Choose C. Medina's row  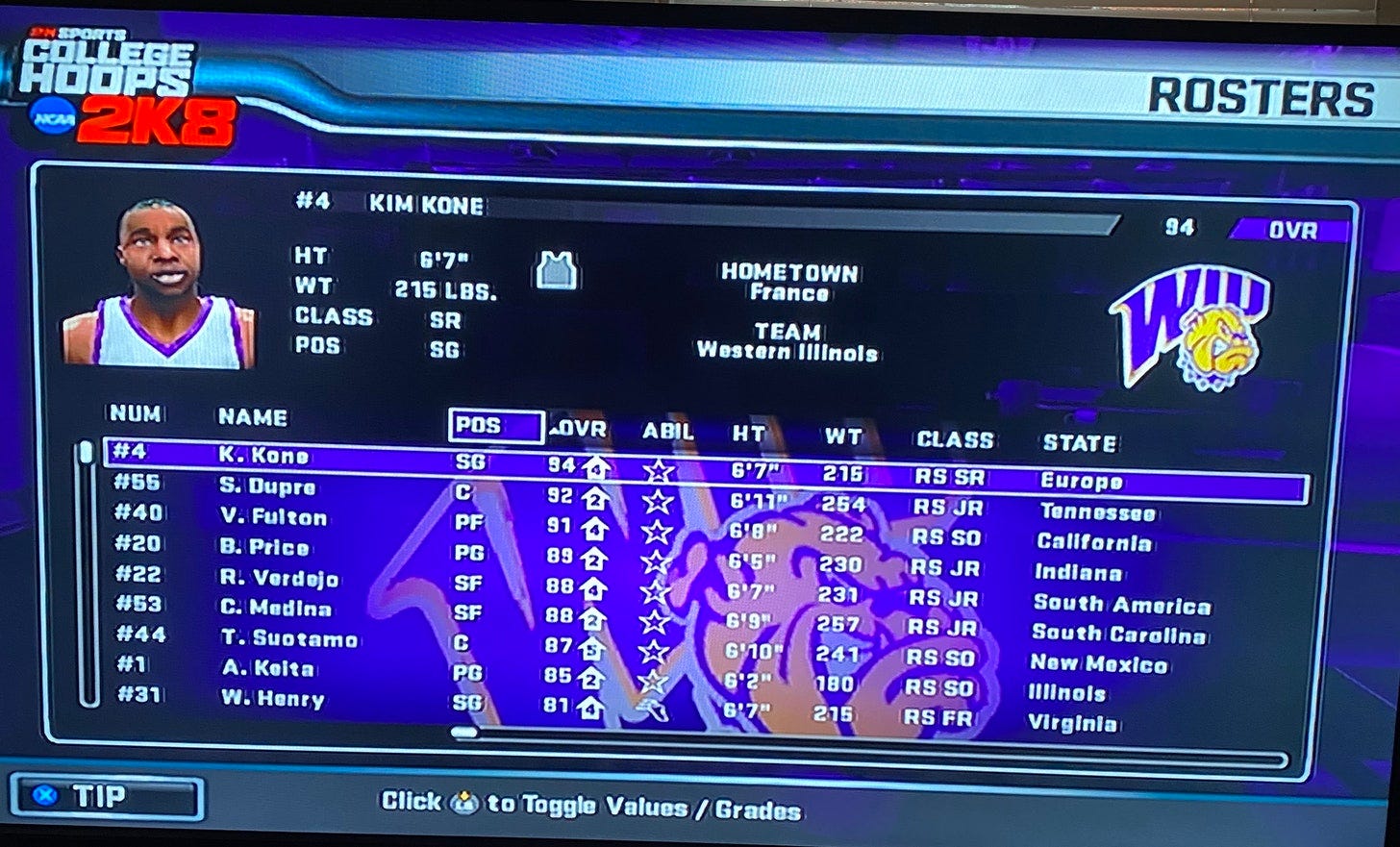click(275, 609)
